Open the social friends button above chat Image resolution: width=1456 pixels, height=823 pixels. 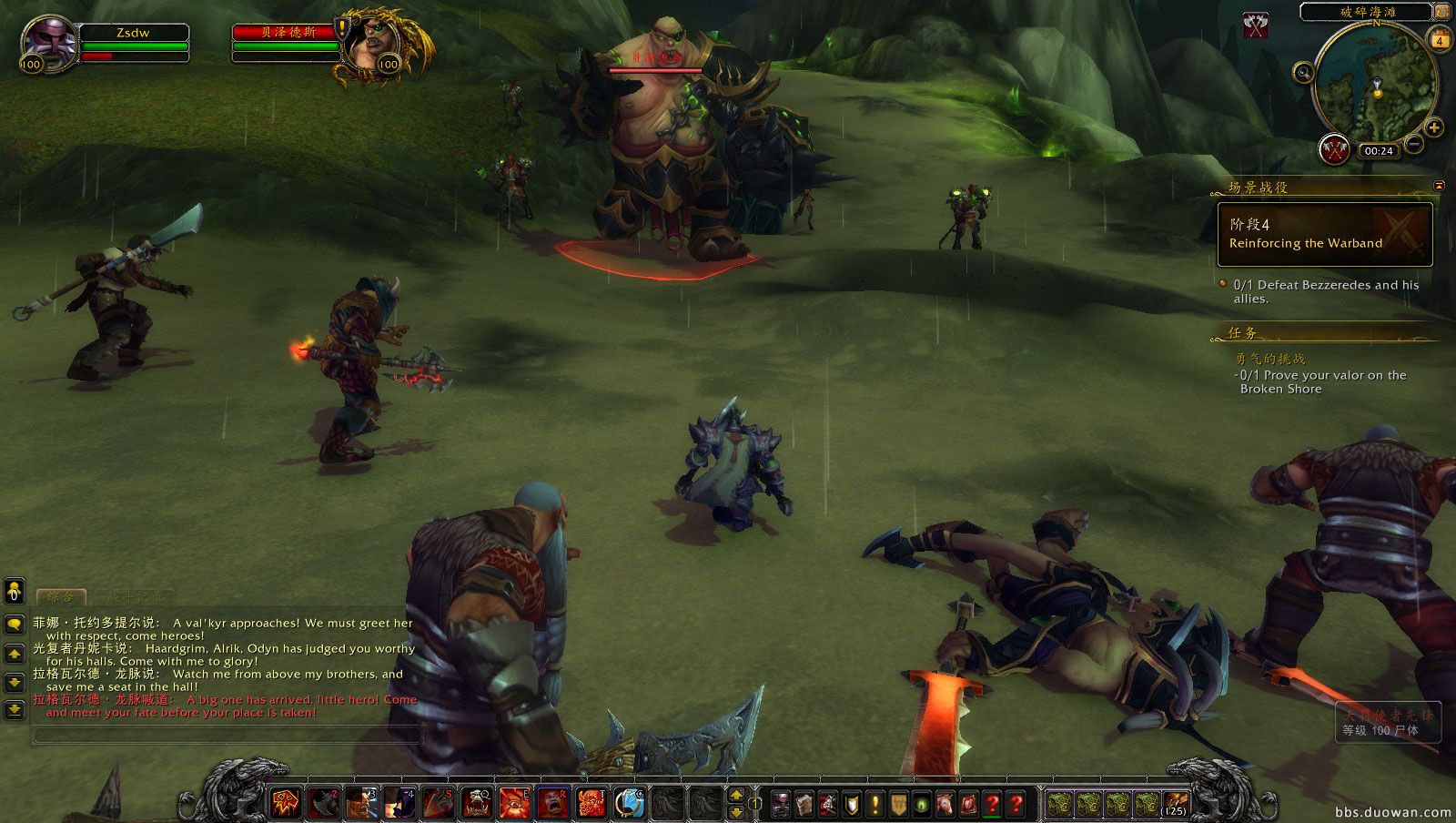(15, 592)
